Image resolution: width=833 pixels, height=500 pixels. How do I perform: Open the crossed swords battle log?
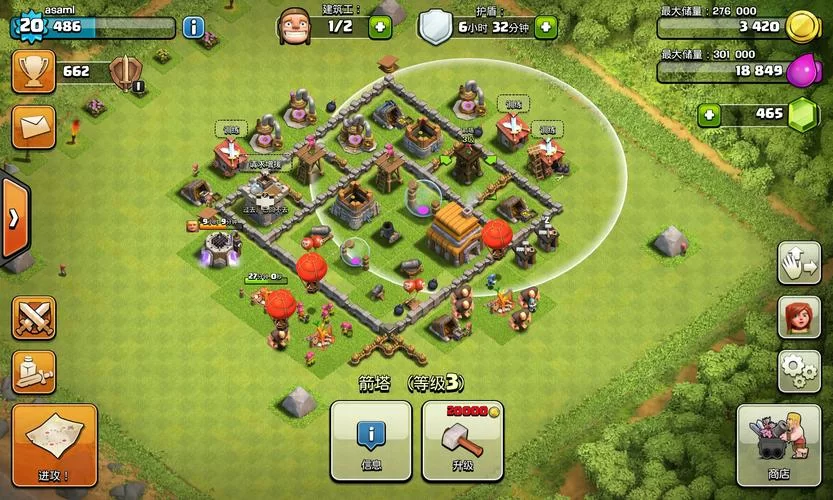point(33,318)
